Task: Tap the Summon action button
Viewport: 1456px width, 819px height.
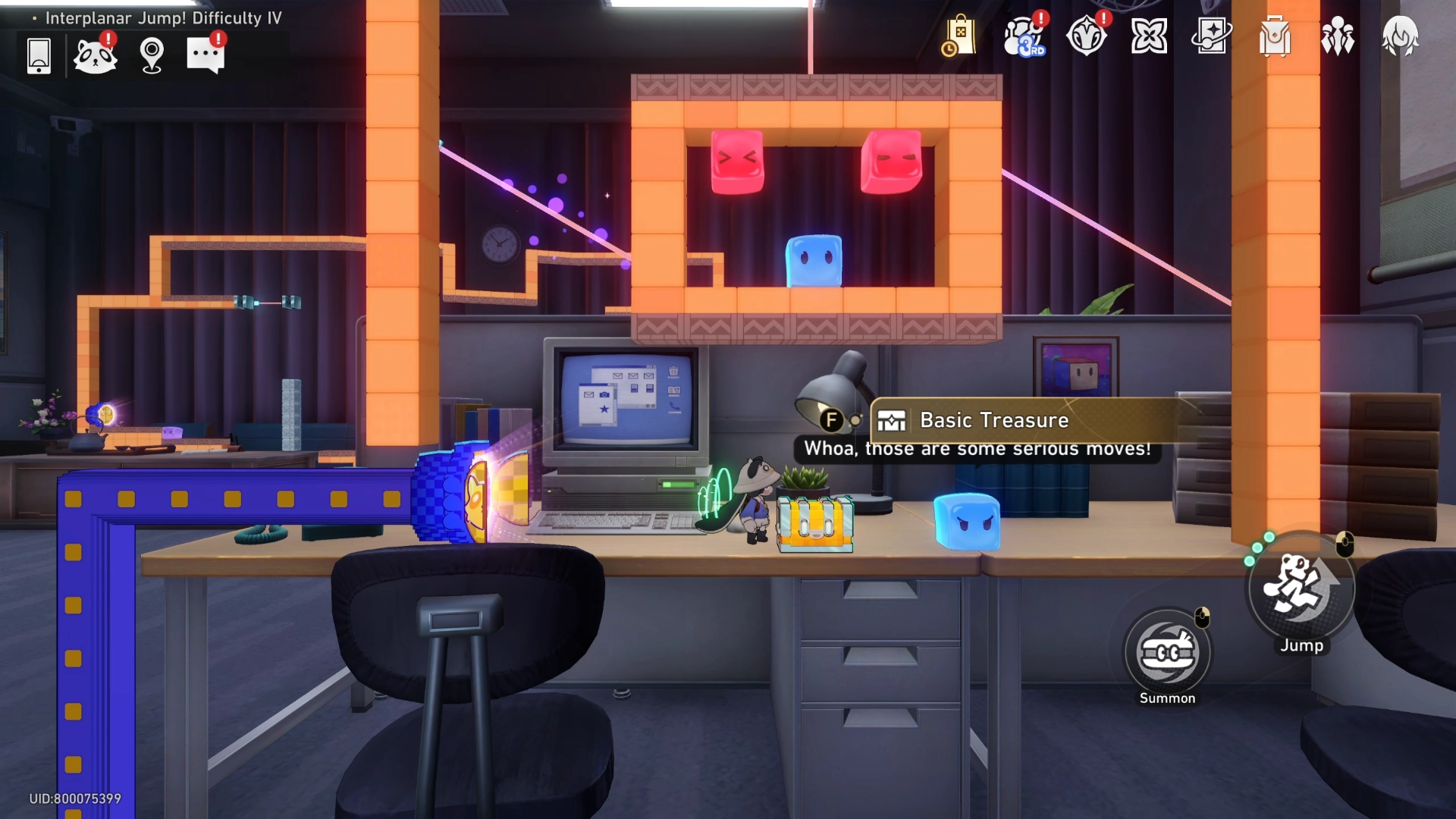Action: click(1168, 653)
